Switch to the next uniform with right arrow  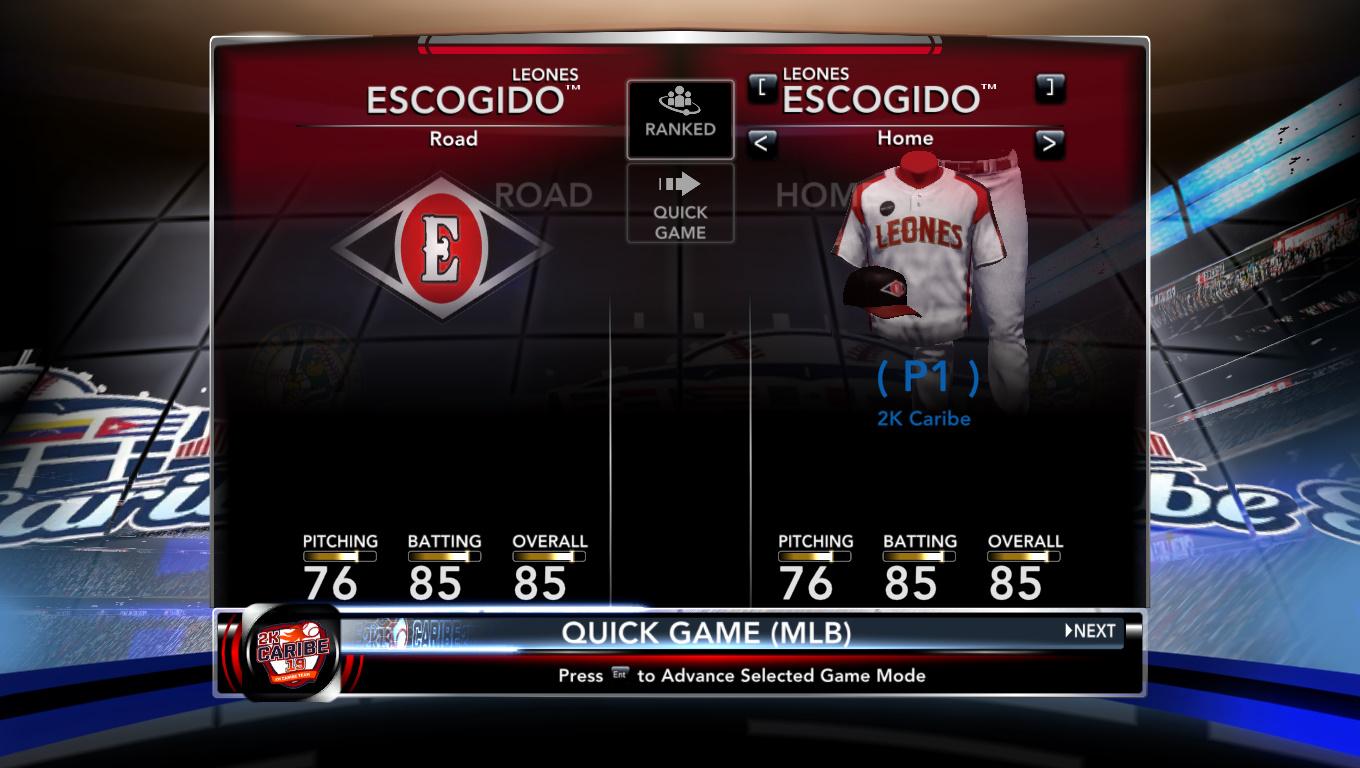coord(1049,143)
